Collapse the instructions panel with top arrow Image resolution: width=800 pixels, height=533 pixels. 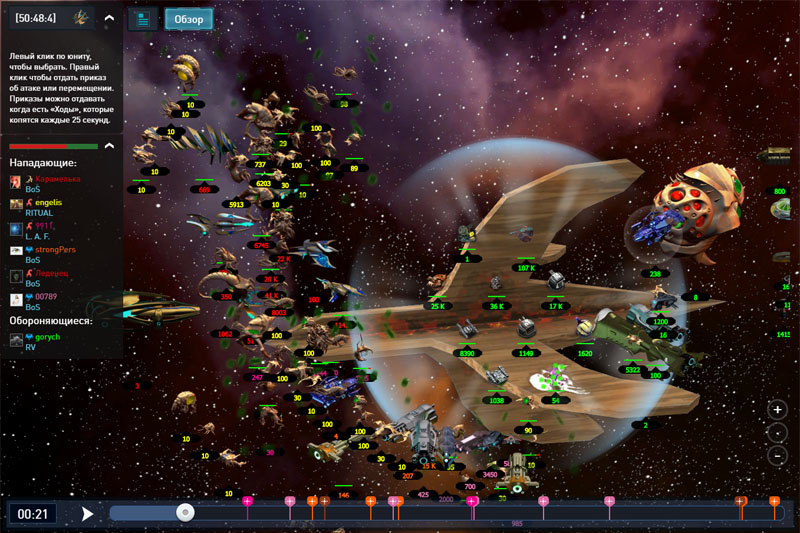[x=109, y=18]
